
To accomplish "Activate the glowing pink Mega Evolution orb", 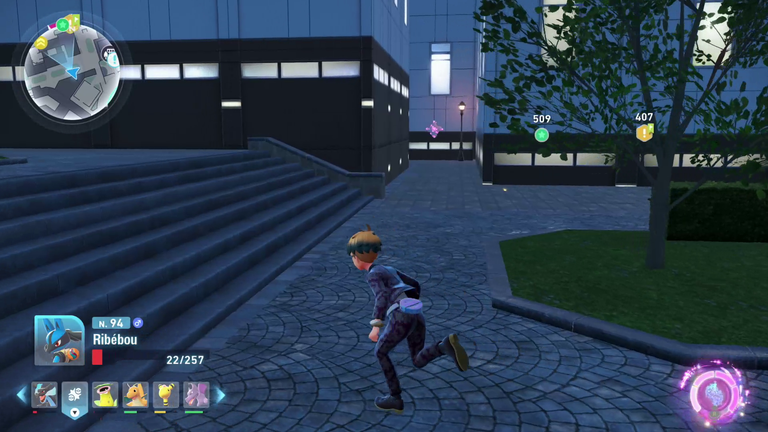I will pos(713,391).
